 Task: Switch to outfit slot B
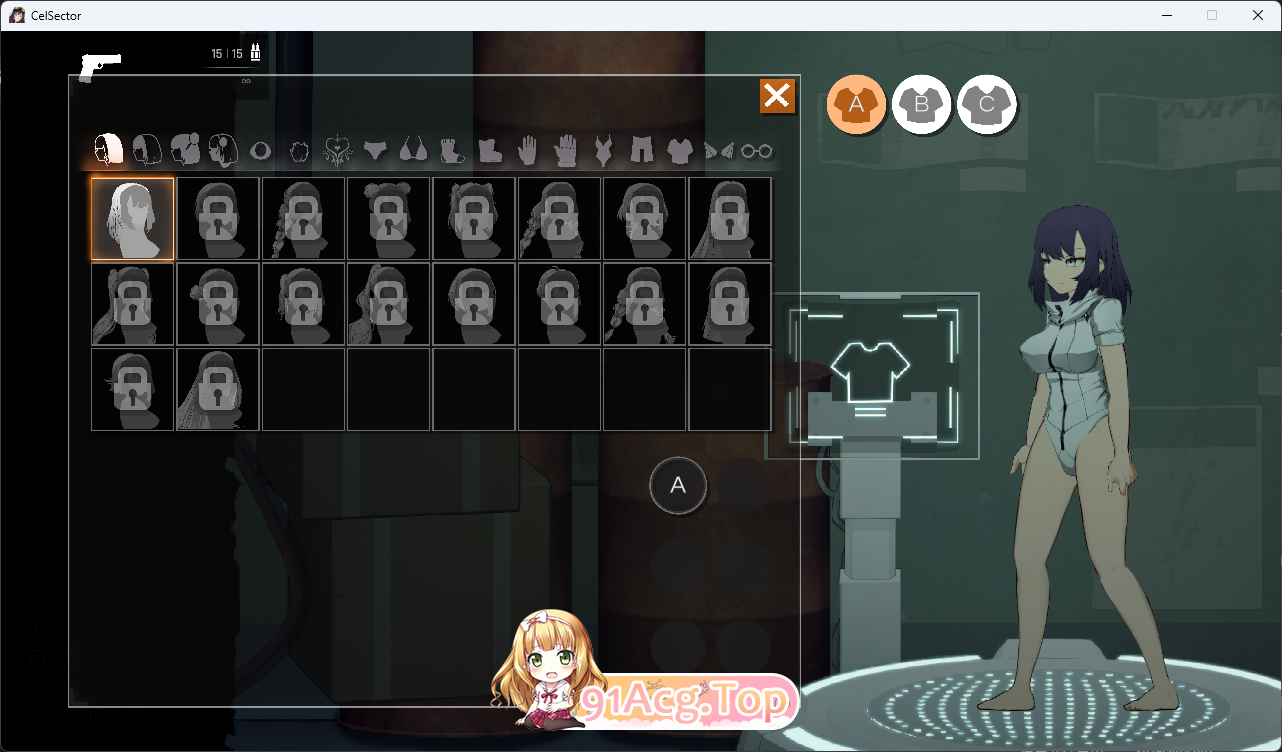pos(922,104)
